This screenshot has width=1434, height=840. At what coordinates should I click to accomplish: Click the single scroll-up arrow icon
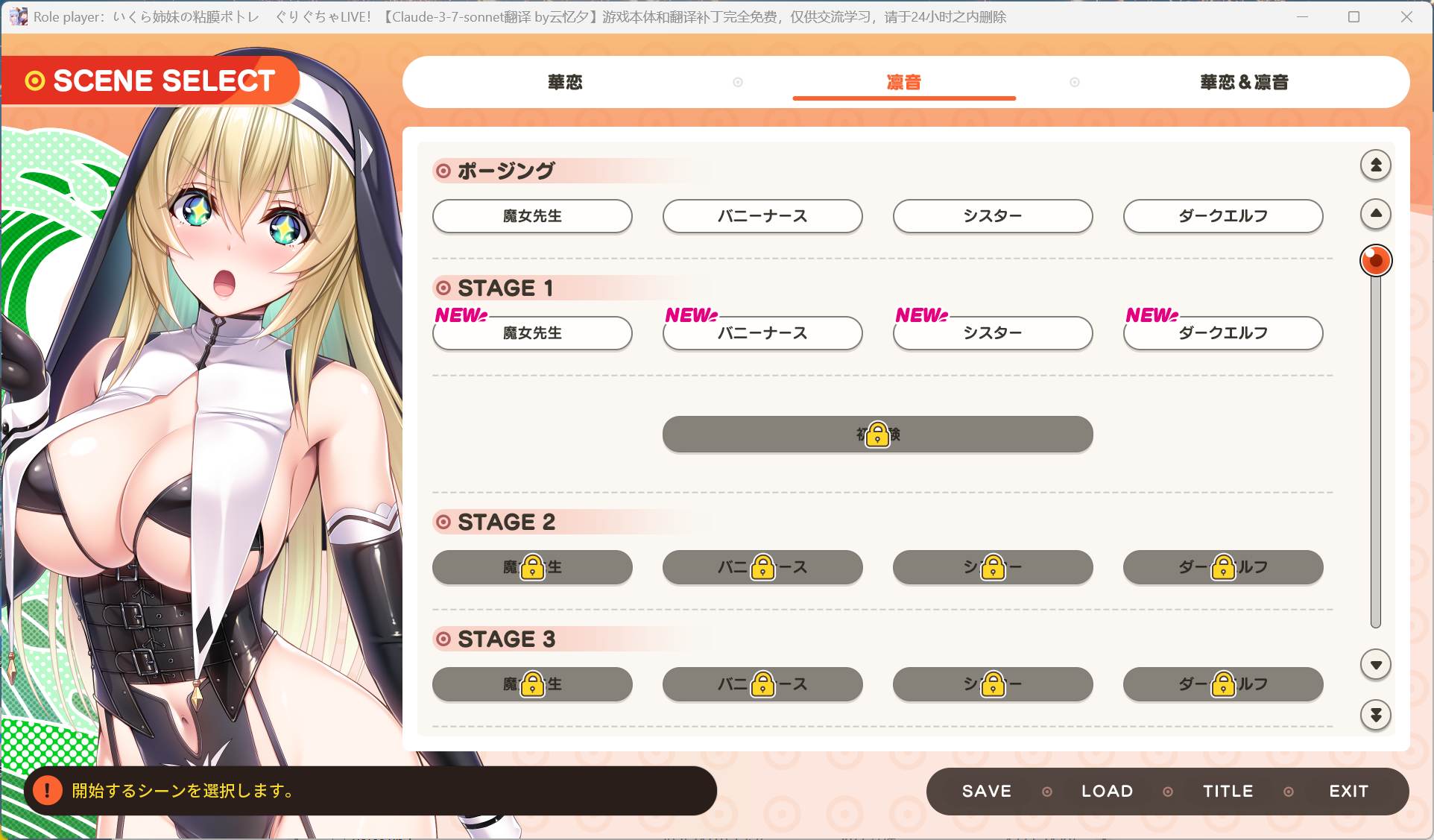[1375, 214]
